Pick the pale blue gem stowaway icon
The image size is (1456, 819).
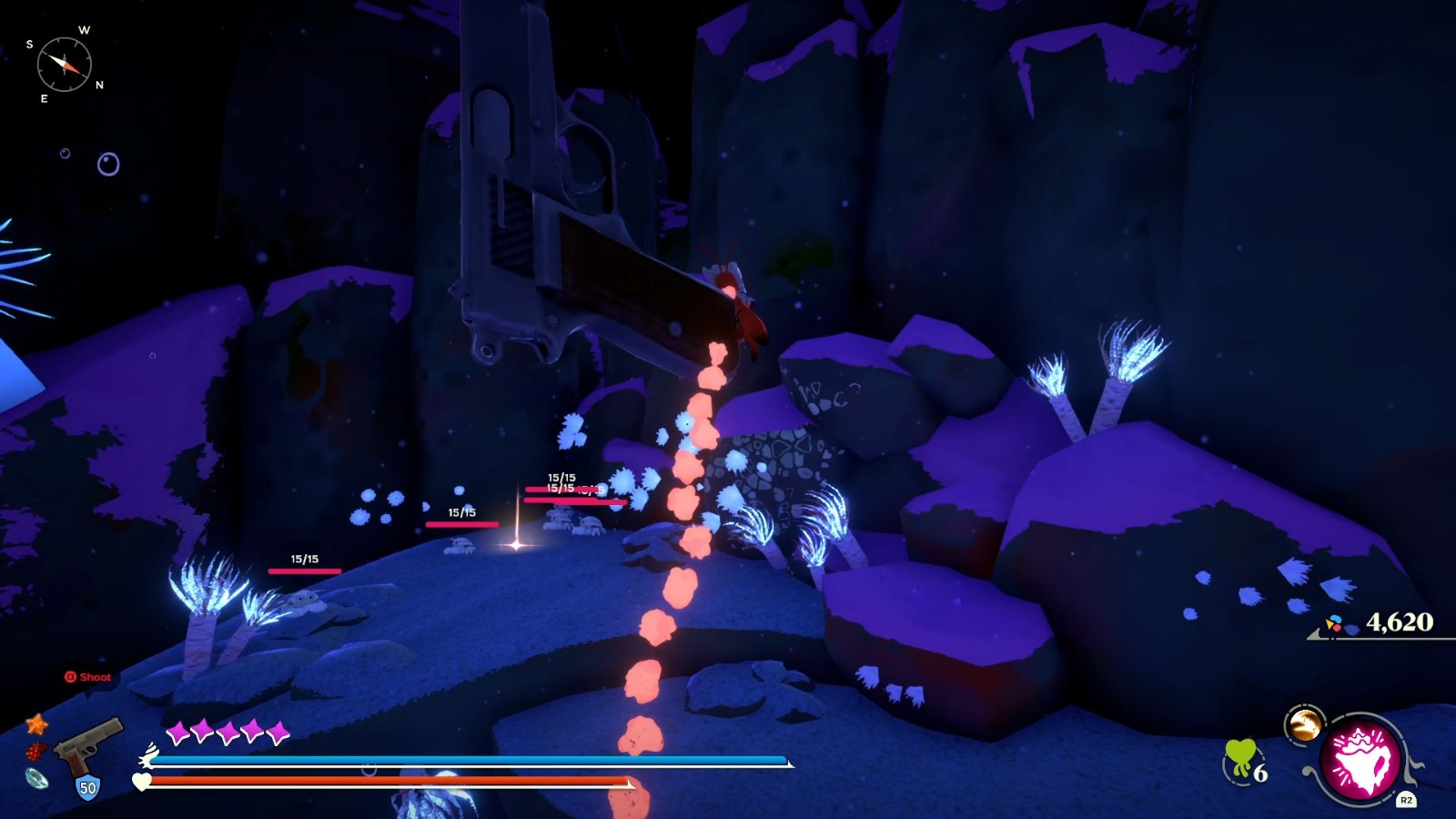tap(37, 779)
